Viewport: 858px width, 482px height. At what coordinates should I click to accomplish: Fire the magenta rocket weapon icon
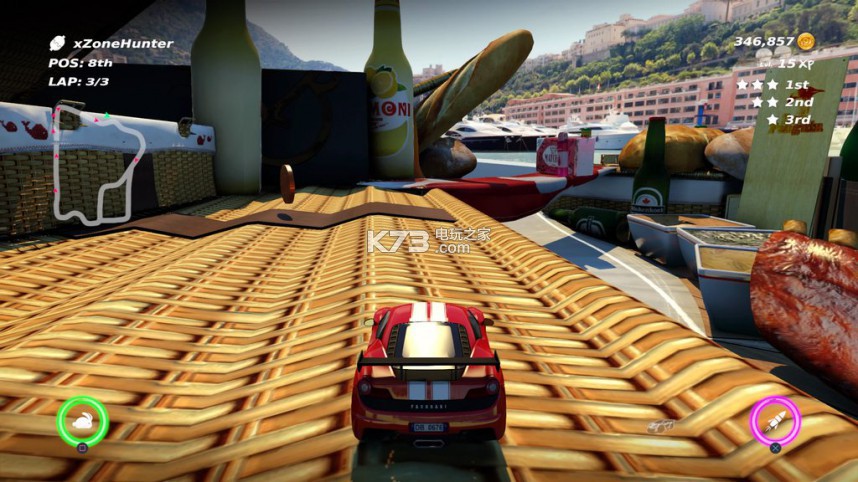pos(775,421)
